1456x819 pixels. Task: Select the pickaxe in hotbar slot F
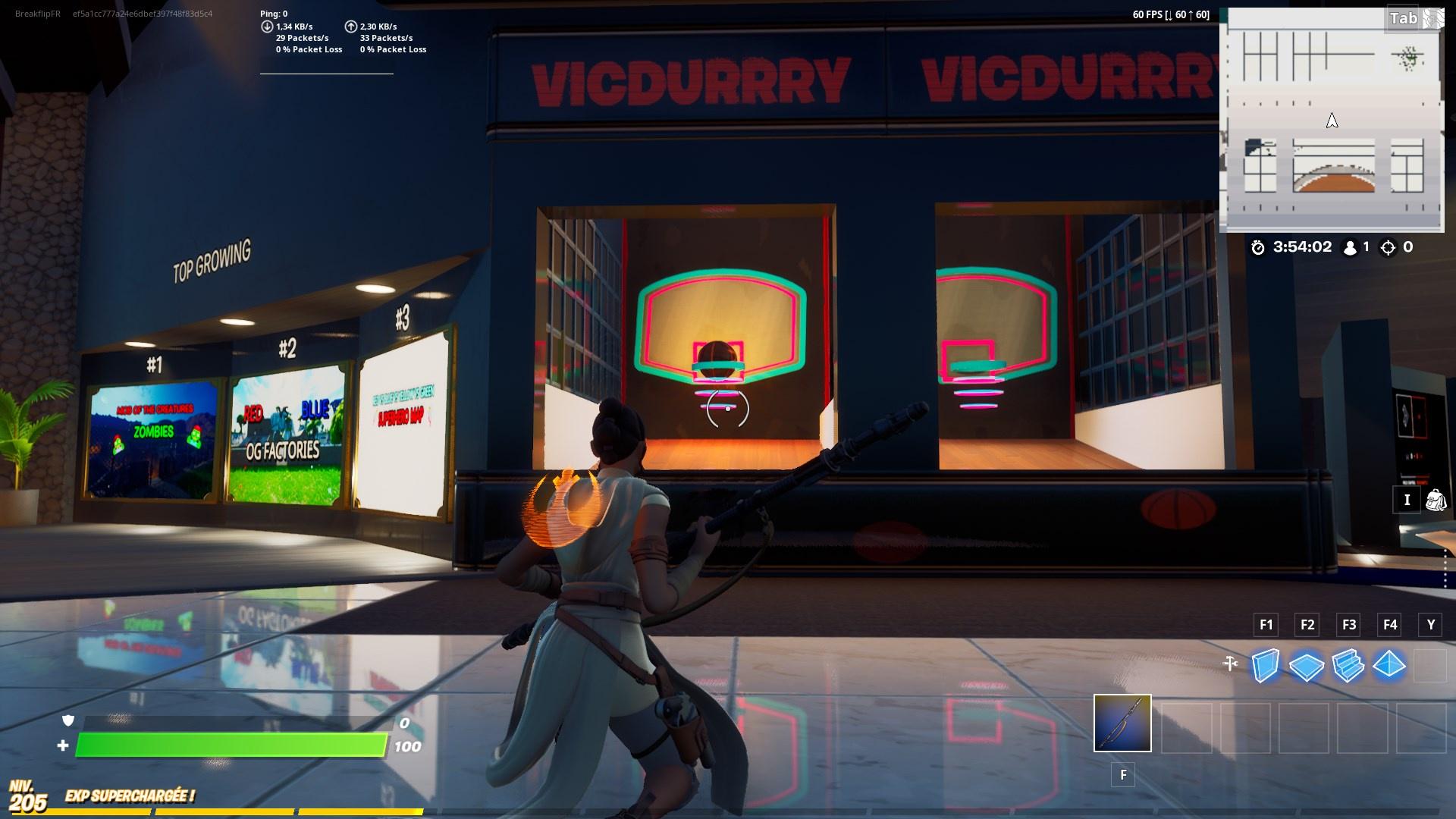click(x=1122, y=724)
